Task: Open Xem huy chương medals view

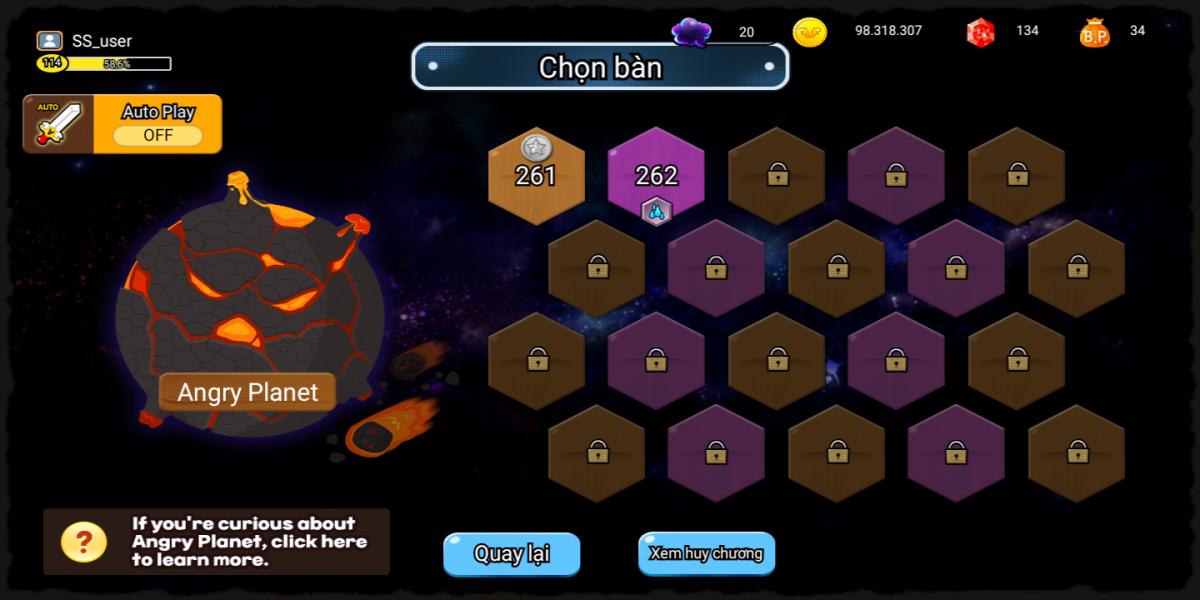Action: click(706, 553)
